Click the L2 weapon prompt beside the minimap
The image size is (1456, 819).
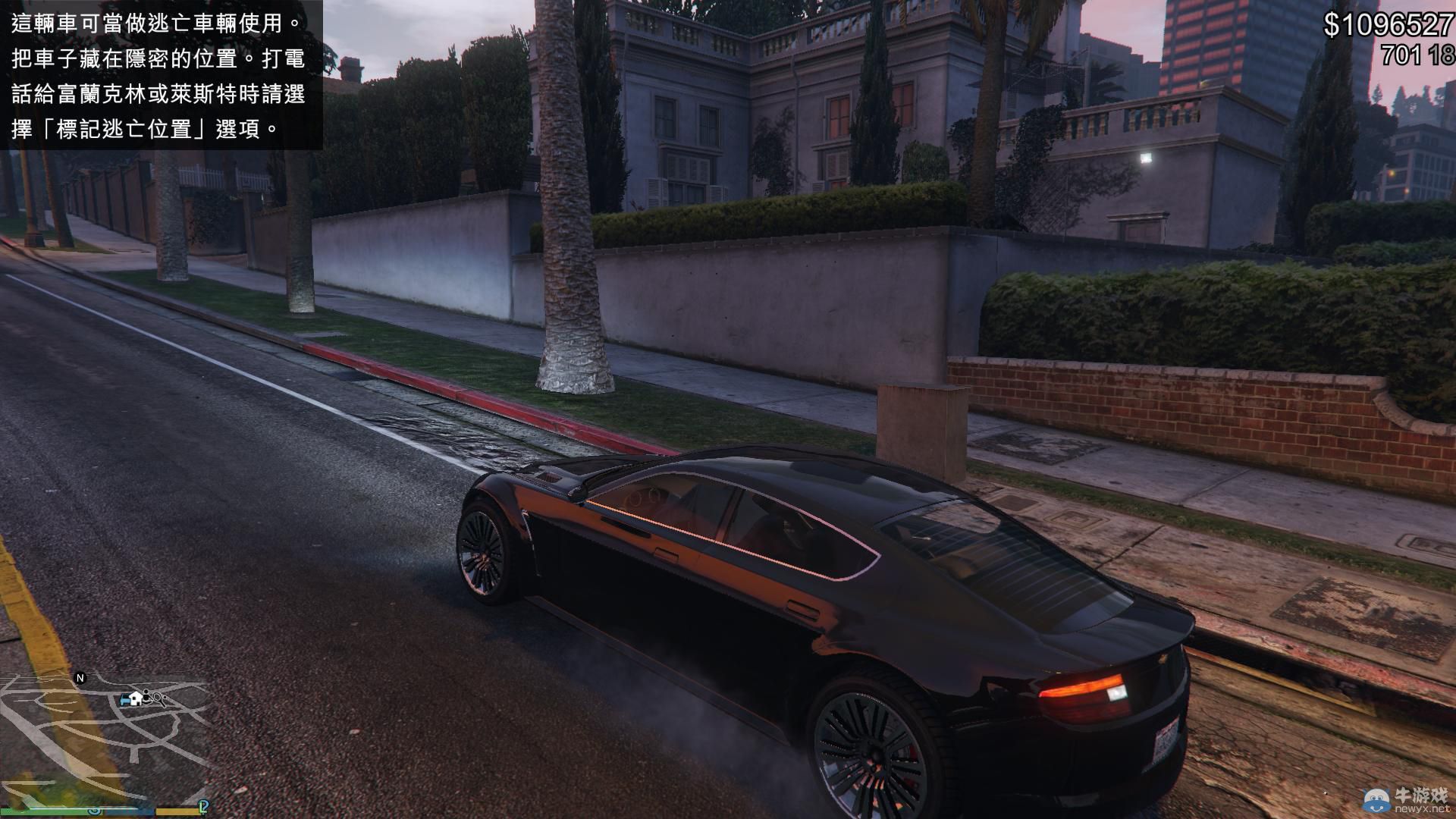[203, 808]
